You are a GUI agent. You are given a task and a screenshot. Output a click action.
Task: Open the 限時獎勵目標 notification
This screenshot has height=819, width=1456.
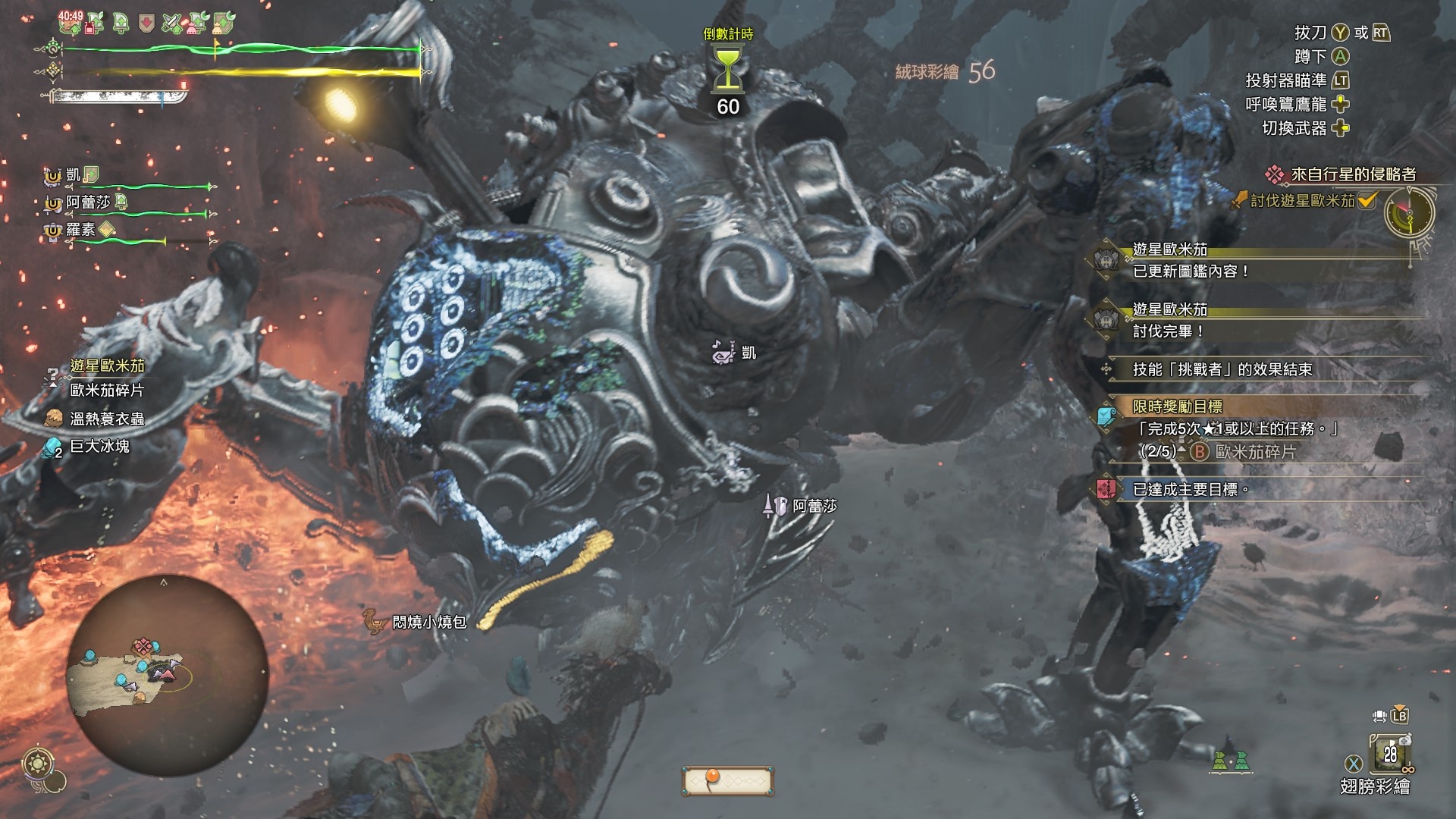pyautogui.click(x=1177, y=407)
